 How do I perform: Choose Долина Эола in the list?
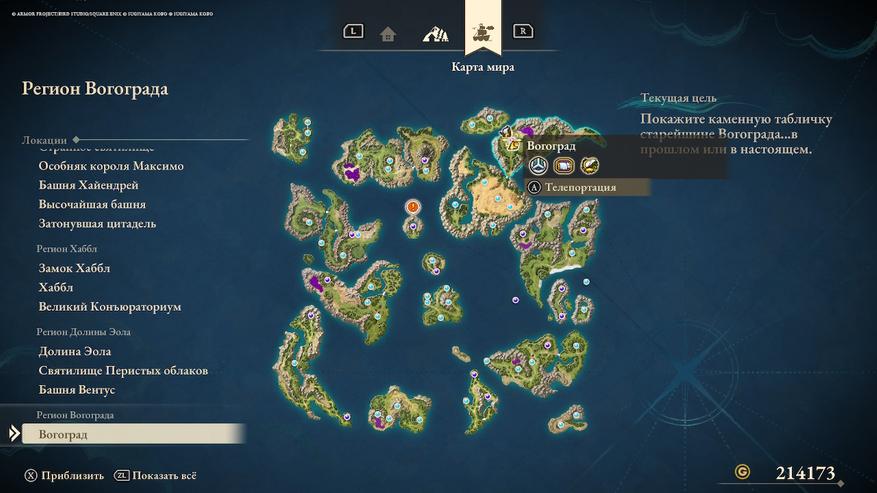tap(75, 351)
